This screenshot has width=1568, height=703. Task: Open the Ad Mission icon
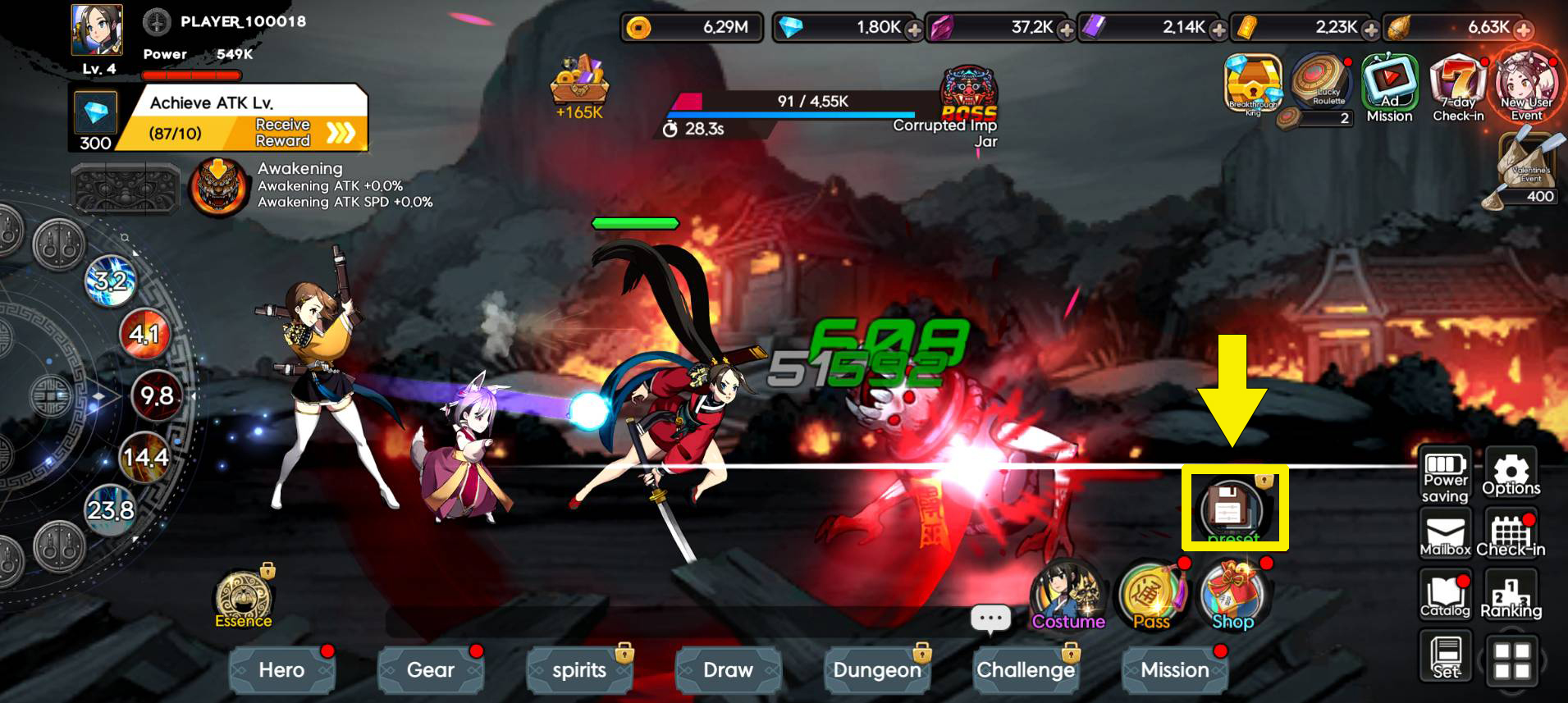pos(1389,89)
